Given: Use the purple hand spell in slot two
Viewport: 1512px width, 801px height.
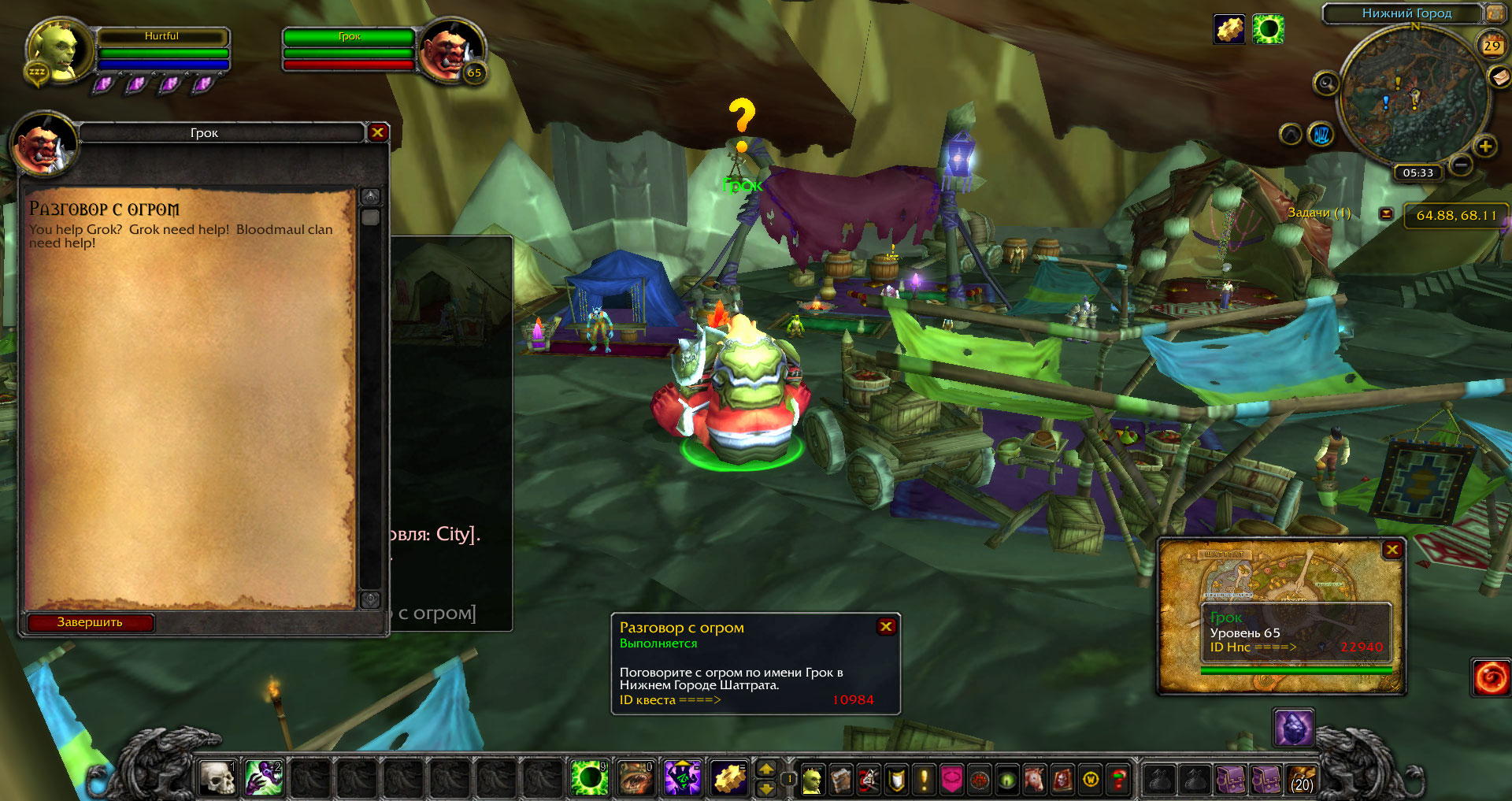Looking at the screenshot, I should [264, 778].
